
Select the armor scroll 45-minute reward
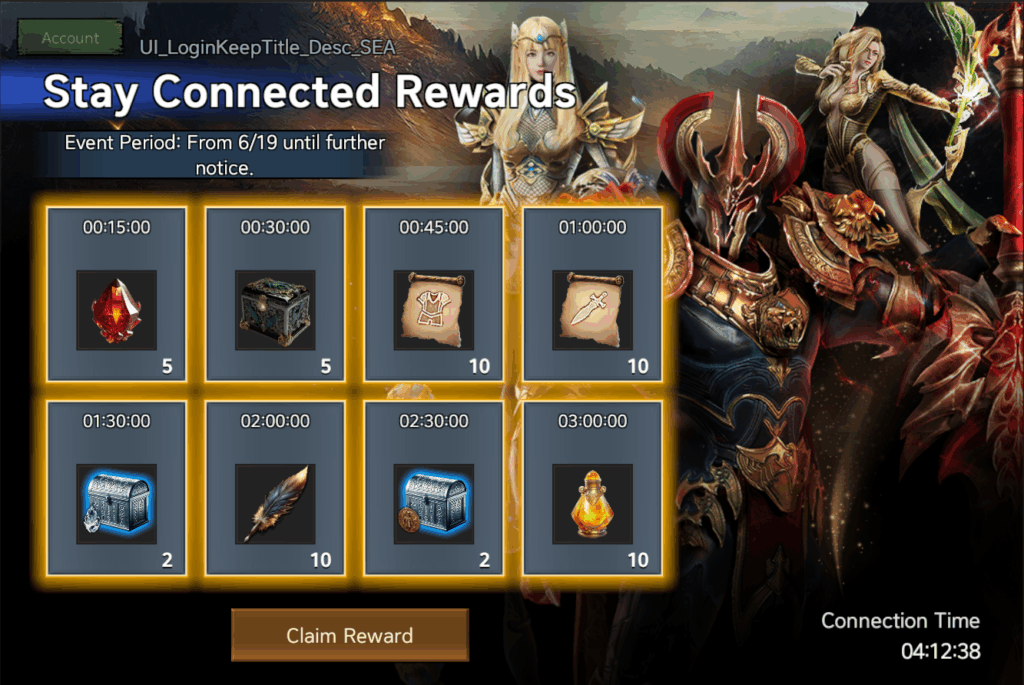434,309
